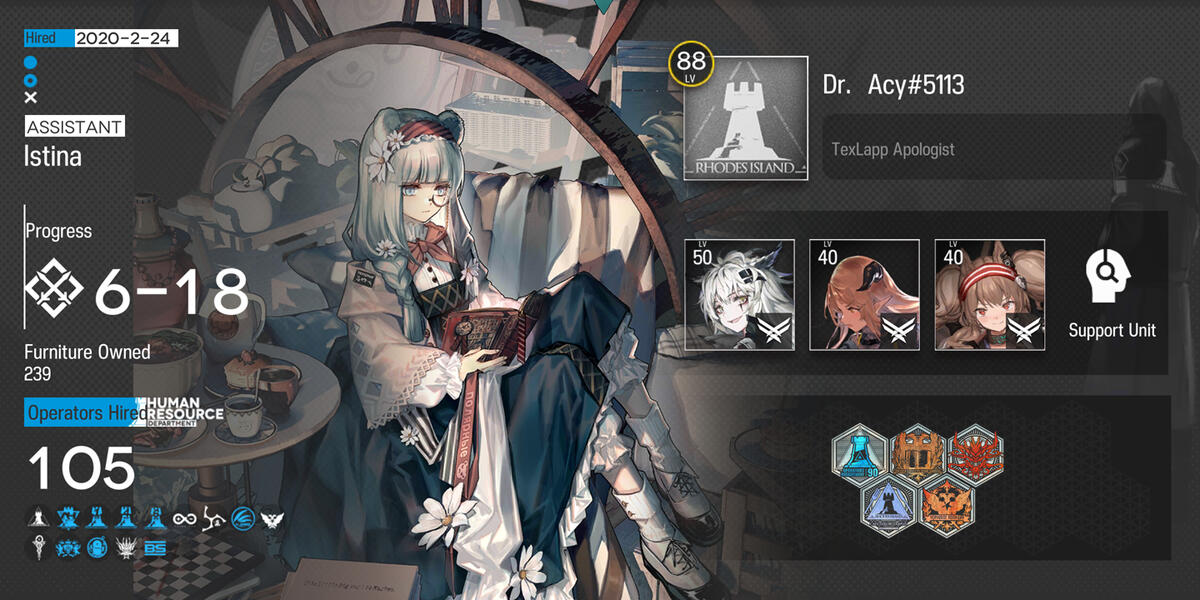
Task: Select the 'BS' badge icon
Action: tap(155, 548)
